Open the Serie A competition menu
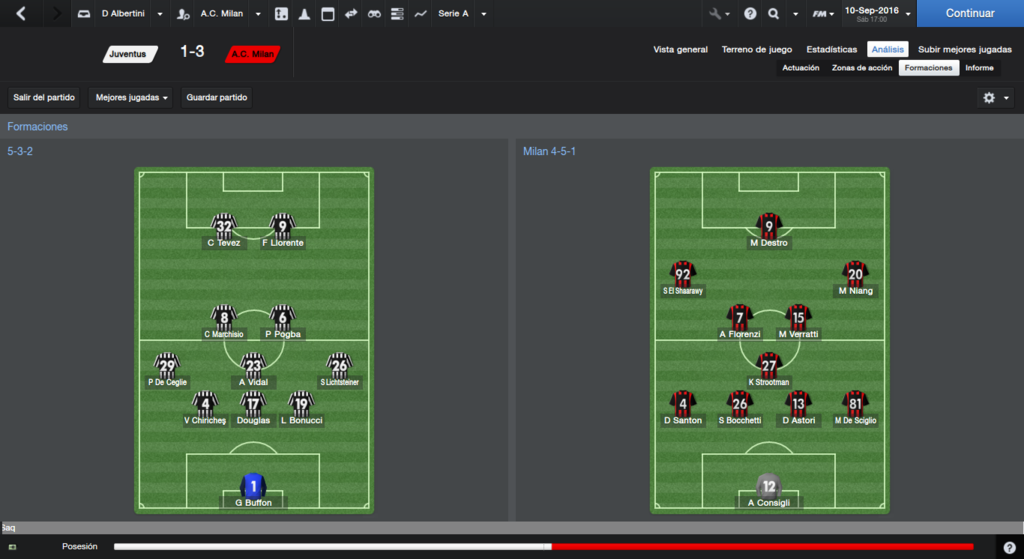This screenshot has width=1024, height=559. tap(461, 14)
